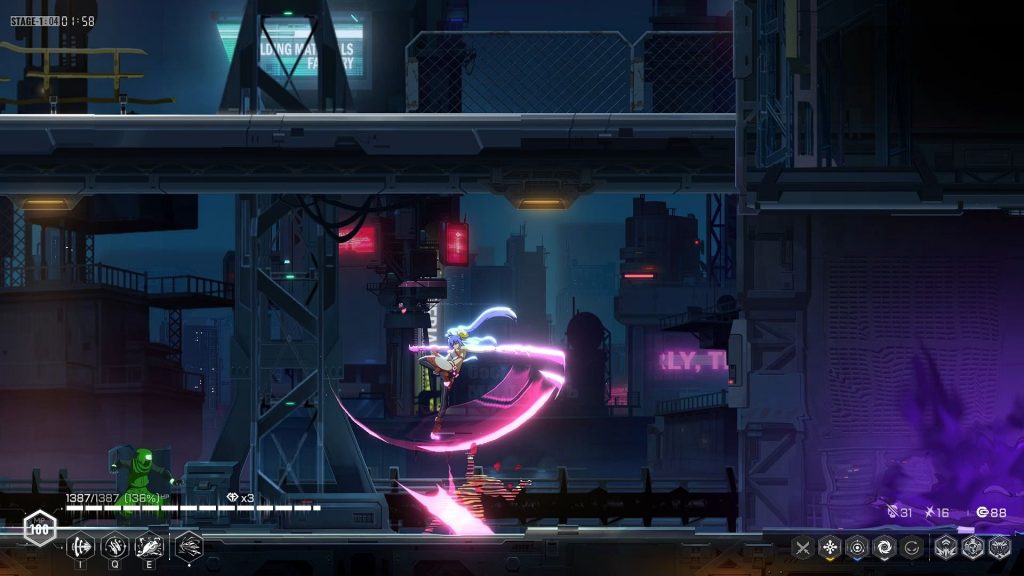
Task: Click the dimmed smiling face hexagon icon
Action: coord(911,547)
